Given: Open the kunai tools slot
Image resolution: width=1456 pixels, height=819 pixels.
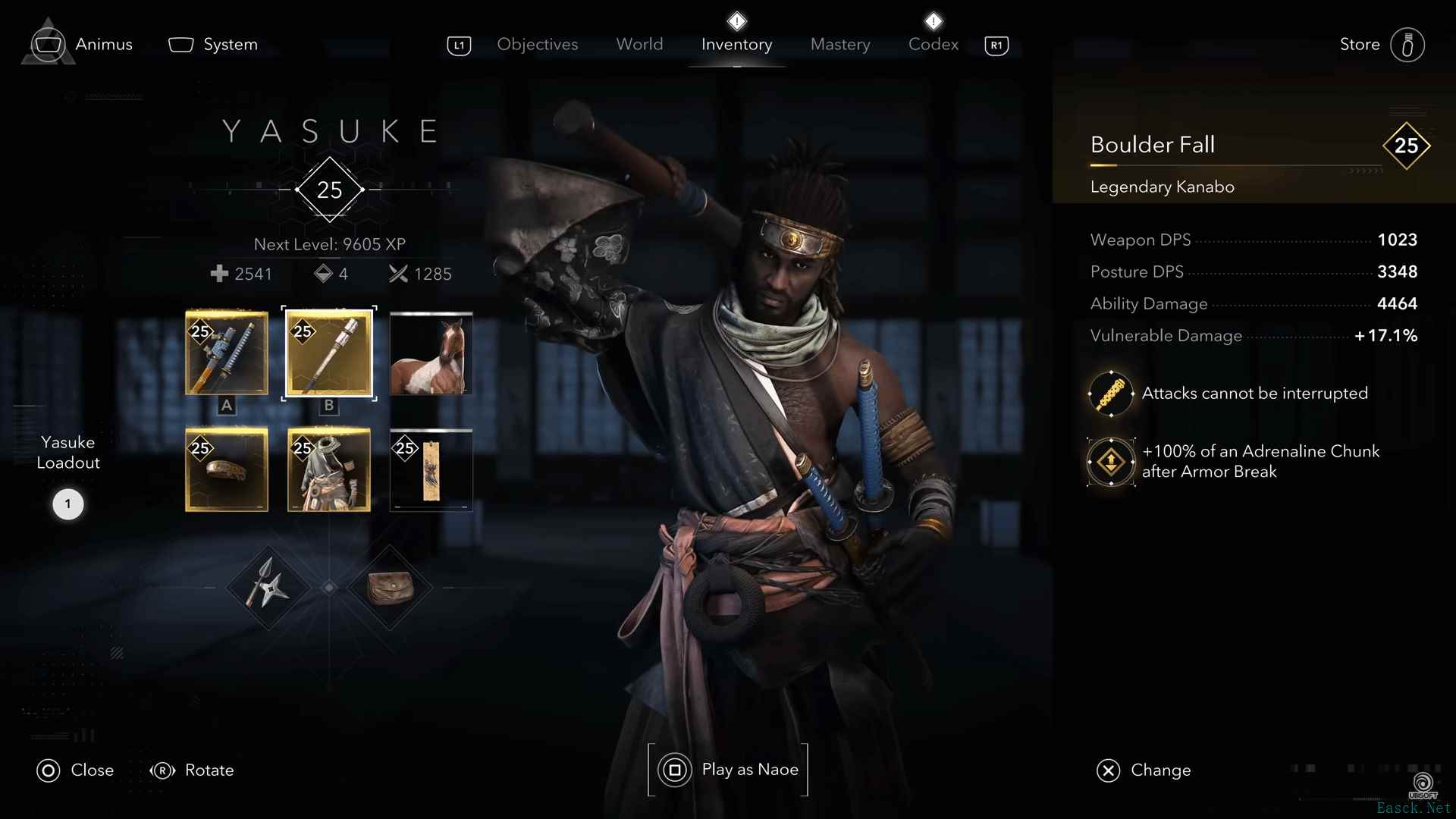Looking at the screenshot, I should (x=268, y=588).
